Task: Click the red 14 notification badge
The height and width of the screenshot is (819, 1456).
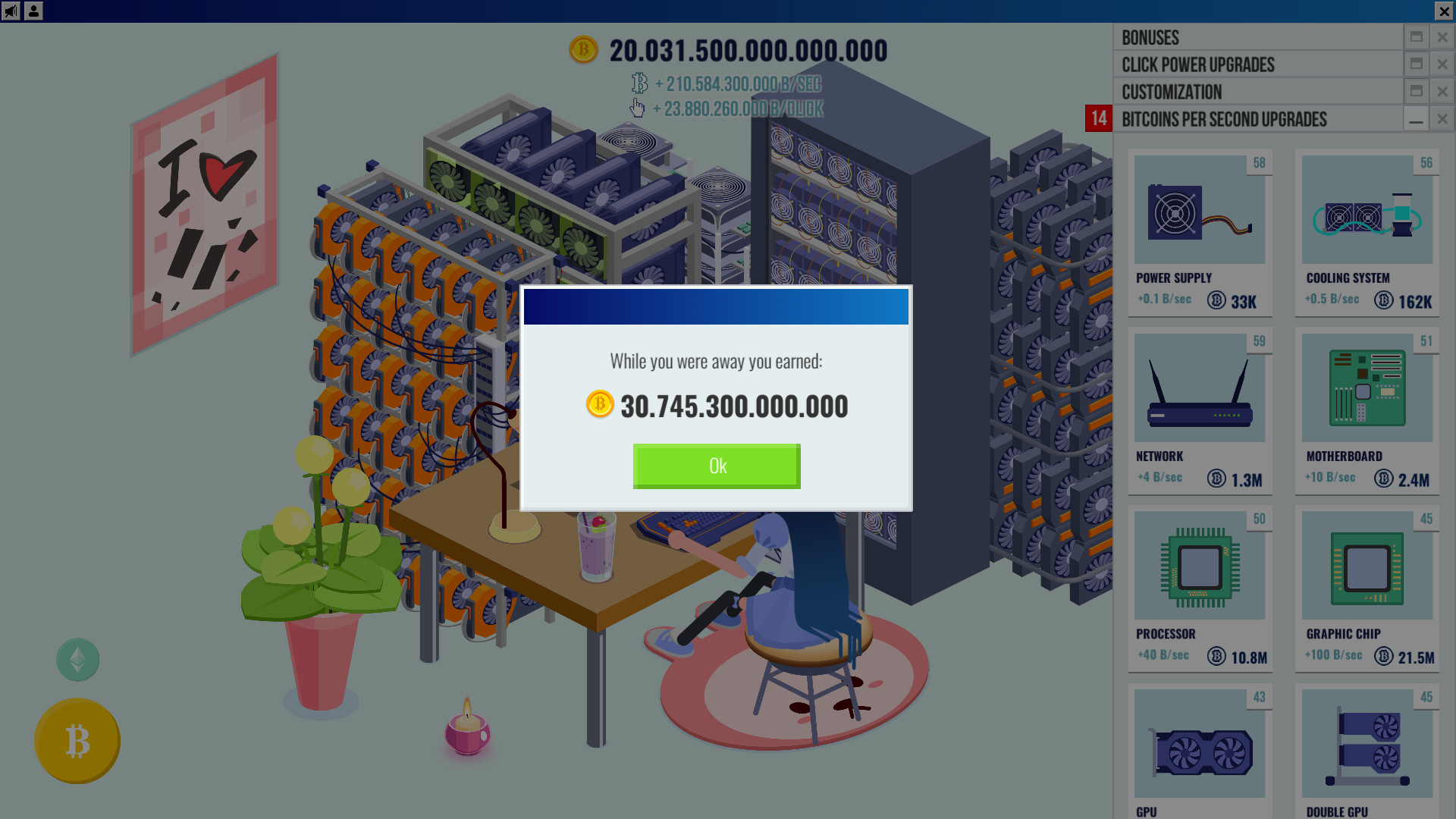Action: point(1098,119)
